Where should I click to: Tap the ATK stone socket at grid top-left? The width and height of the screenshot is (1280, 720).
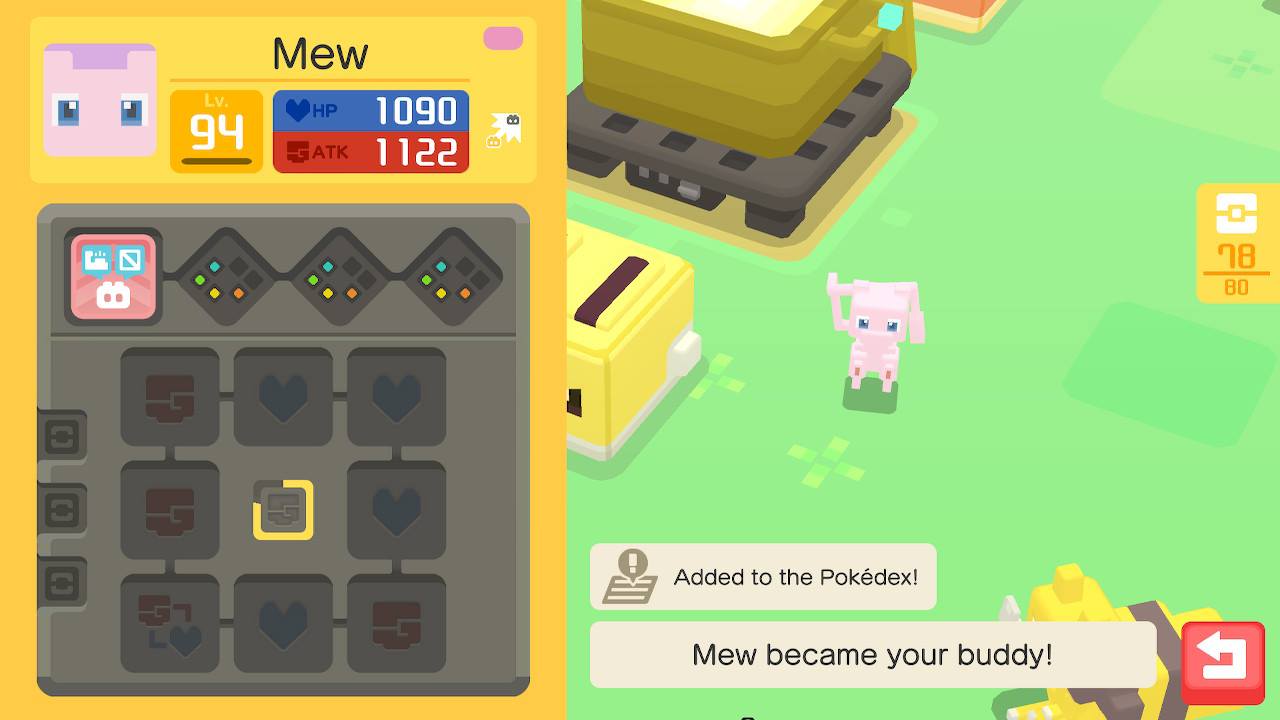click(x=170, y=396)
